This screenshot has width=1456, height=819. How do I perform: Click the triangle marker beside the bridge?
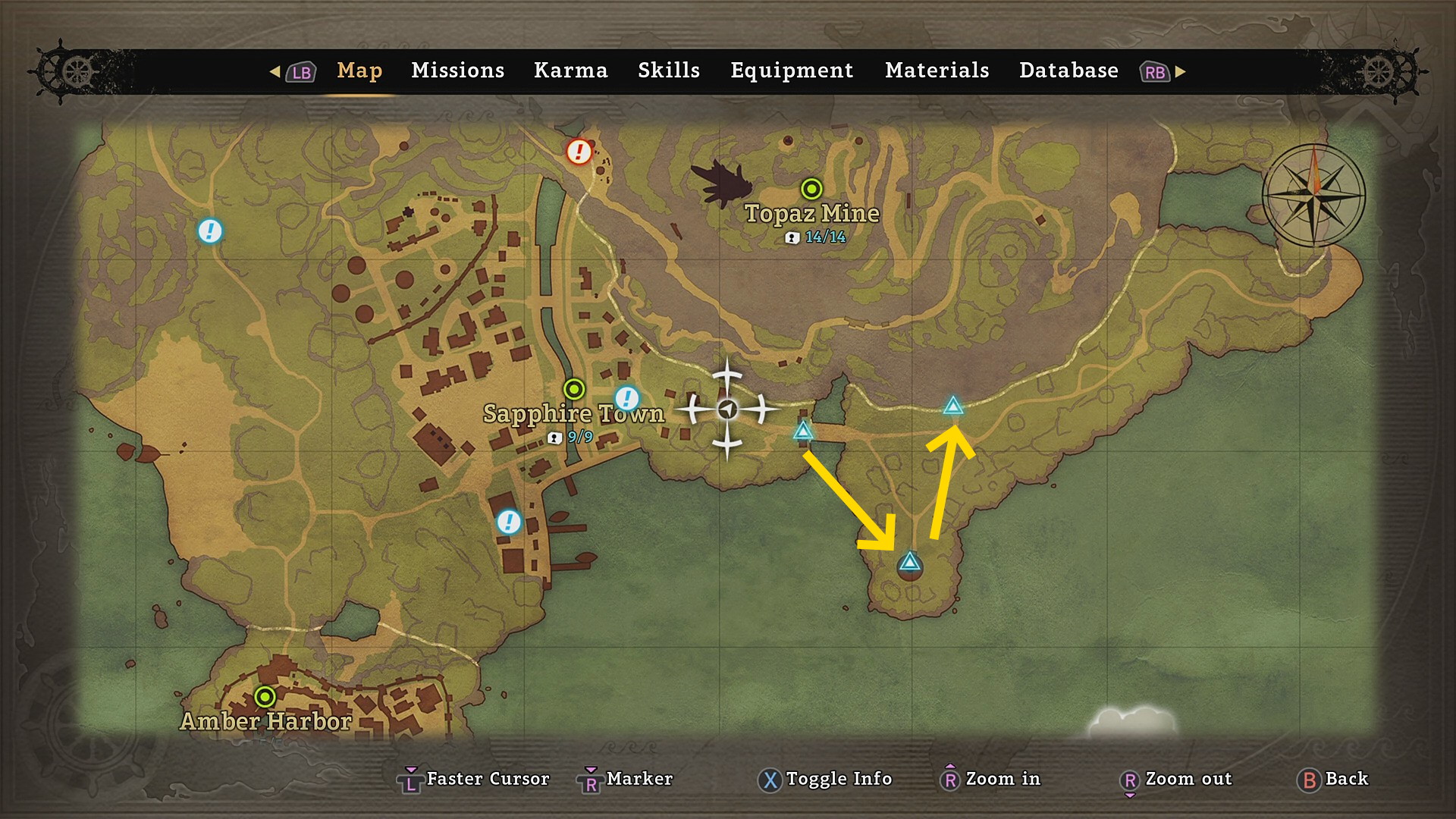(x=803, y=431)
